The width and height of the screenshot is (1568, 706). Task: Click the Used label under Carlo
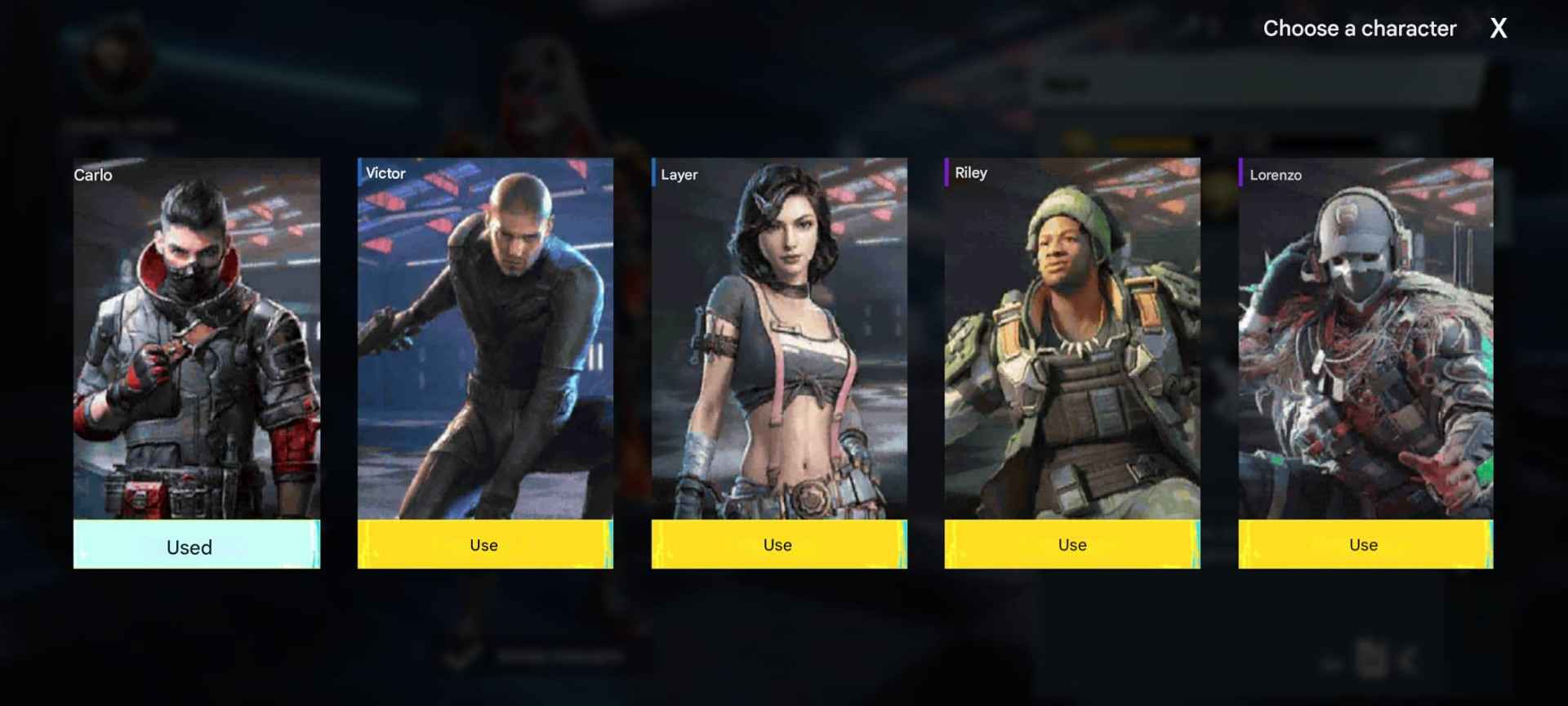(x=189, y=547)
